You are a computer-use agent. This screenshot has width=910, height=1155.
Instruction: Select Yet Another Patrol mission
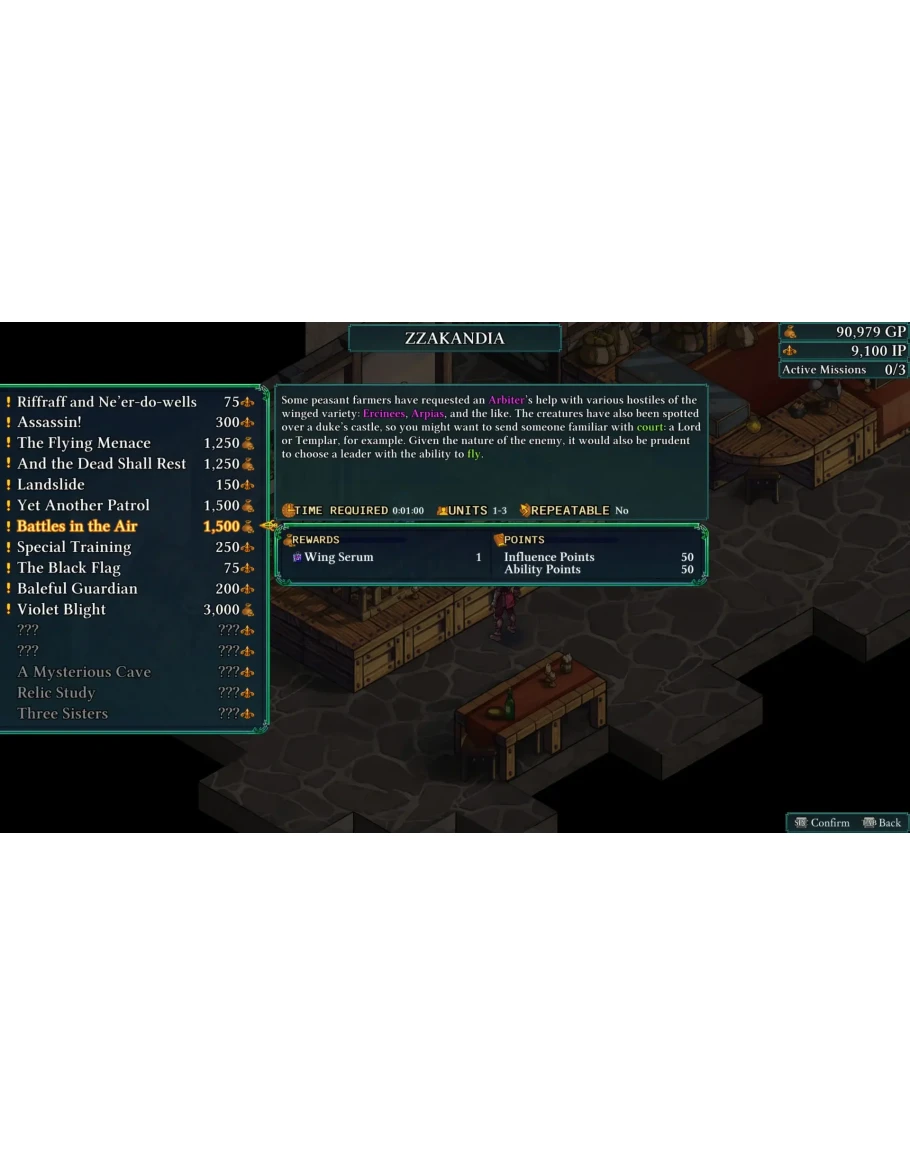coord(83,506)
